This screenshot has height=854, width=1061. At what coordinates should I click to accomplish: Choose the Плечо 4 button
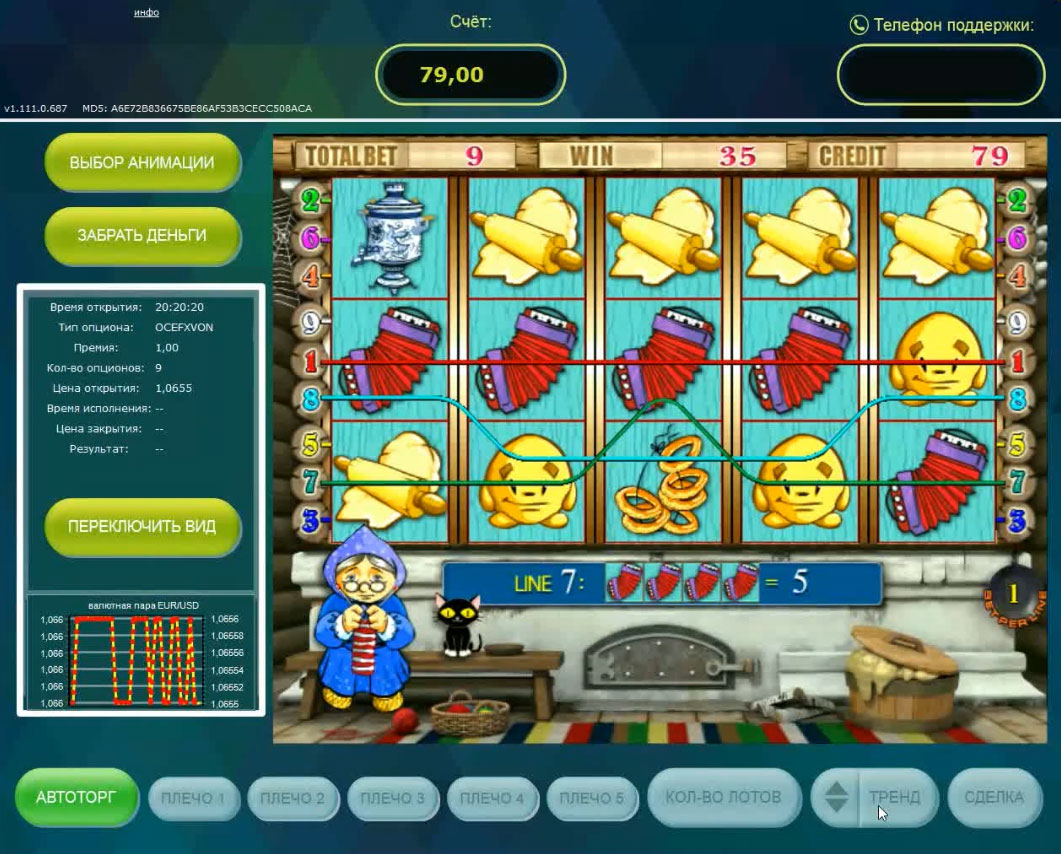click(x=493, y=798)
